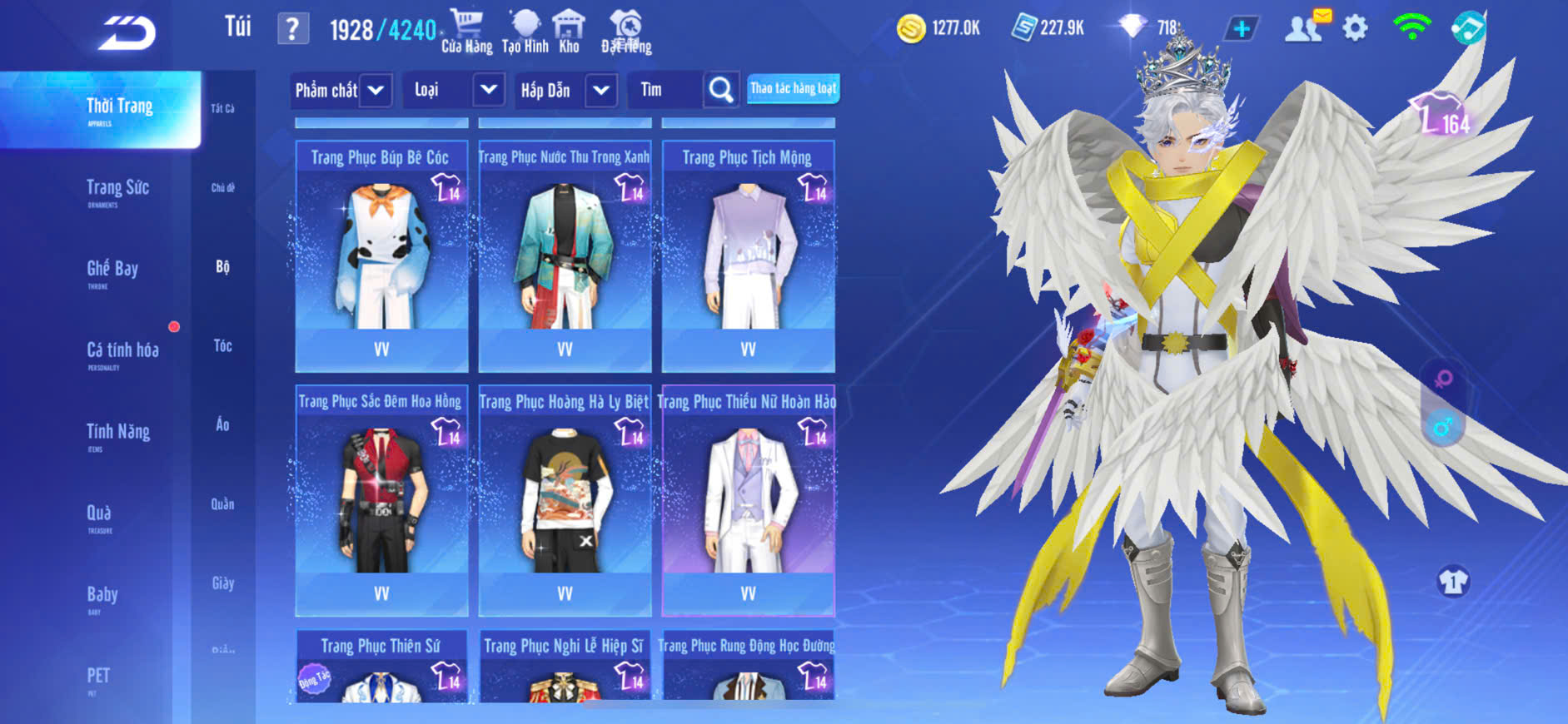Open the Kho storage icon
The height and width of the screenshot is (724, 1568).
pos(569,32)
